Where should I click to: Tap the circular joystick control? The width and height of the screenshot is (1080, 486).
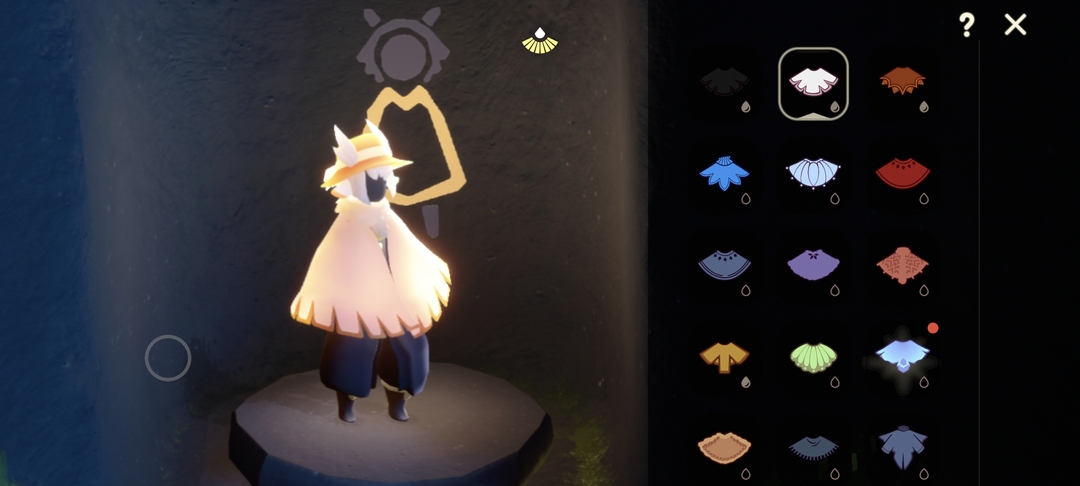168,358
